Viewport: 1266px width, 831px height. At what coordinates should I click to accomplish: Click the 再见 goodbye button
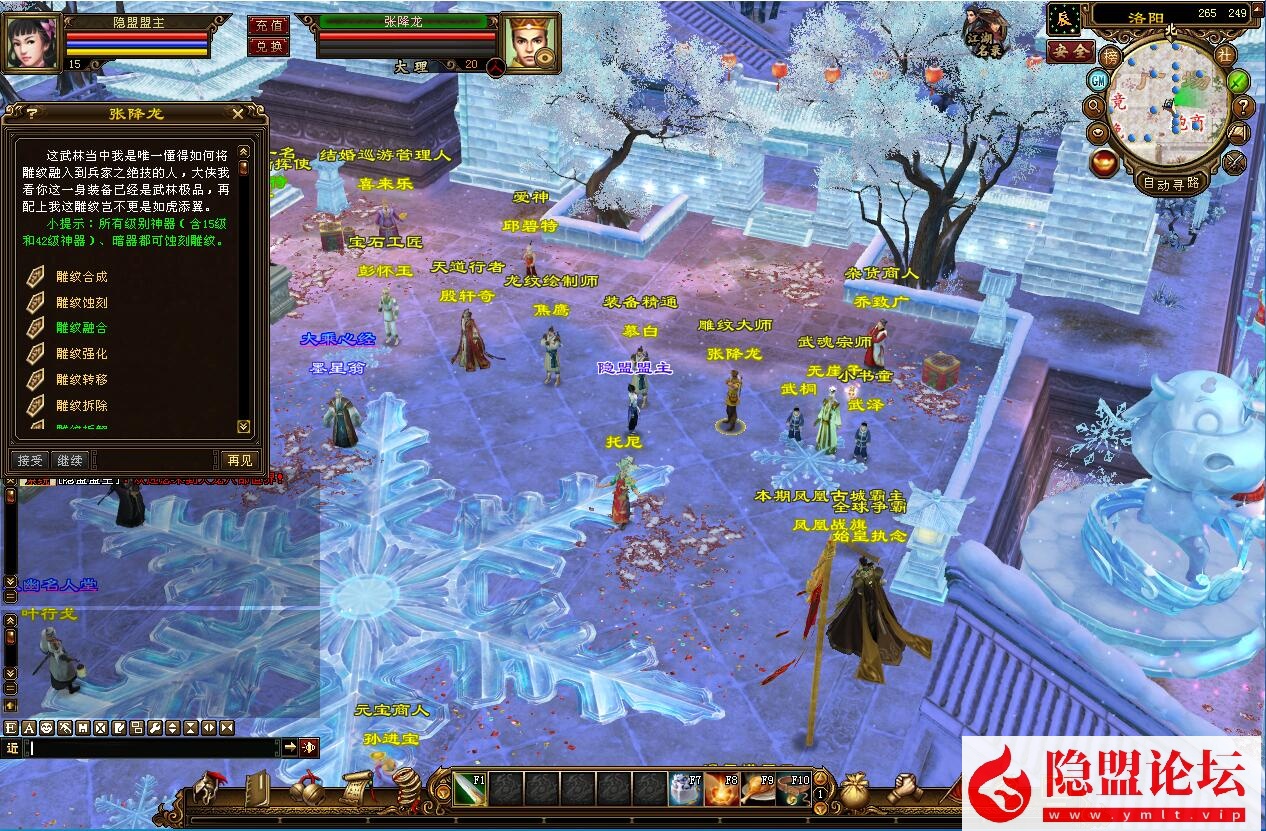(x=240, y=460)
